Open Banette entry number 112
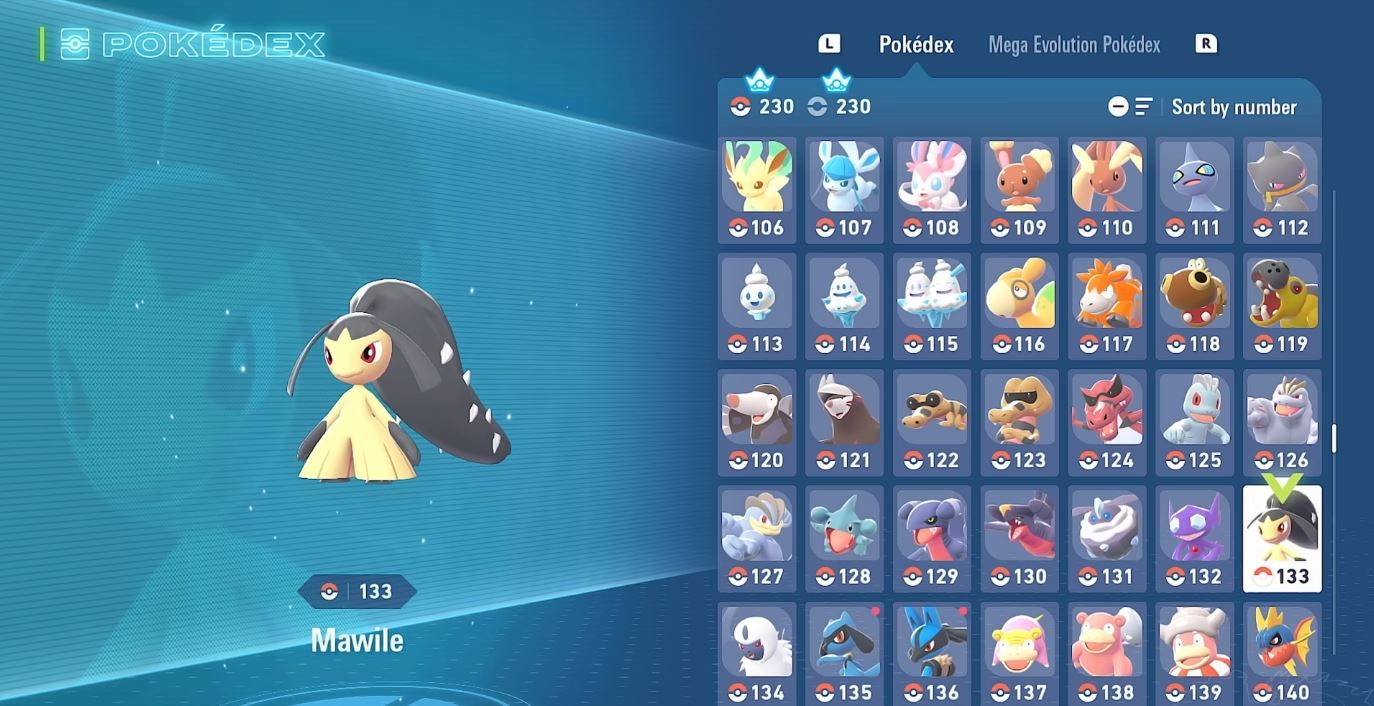This screenshot has height=706, width=1374. click(1282, 190)
